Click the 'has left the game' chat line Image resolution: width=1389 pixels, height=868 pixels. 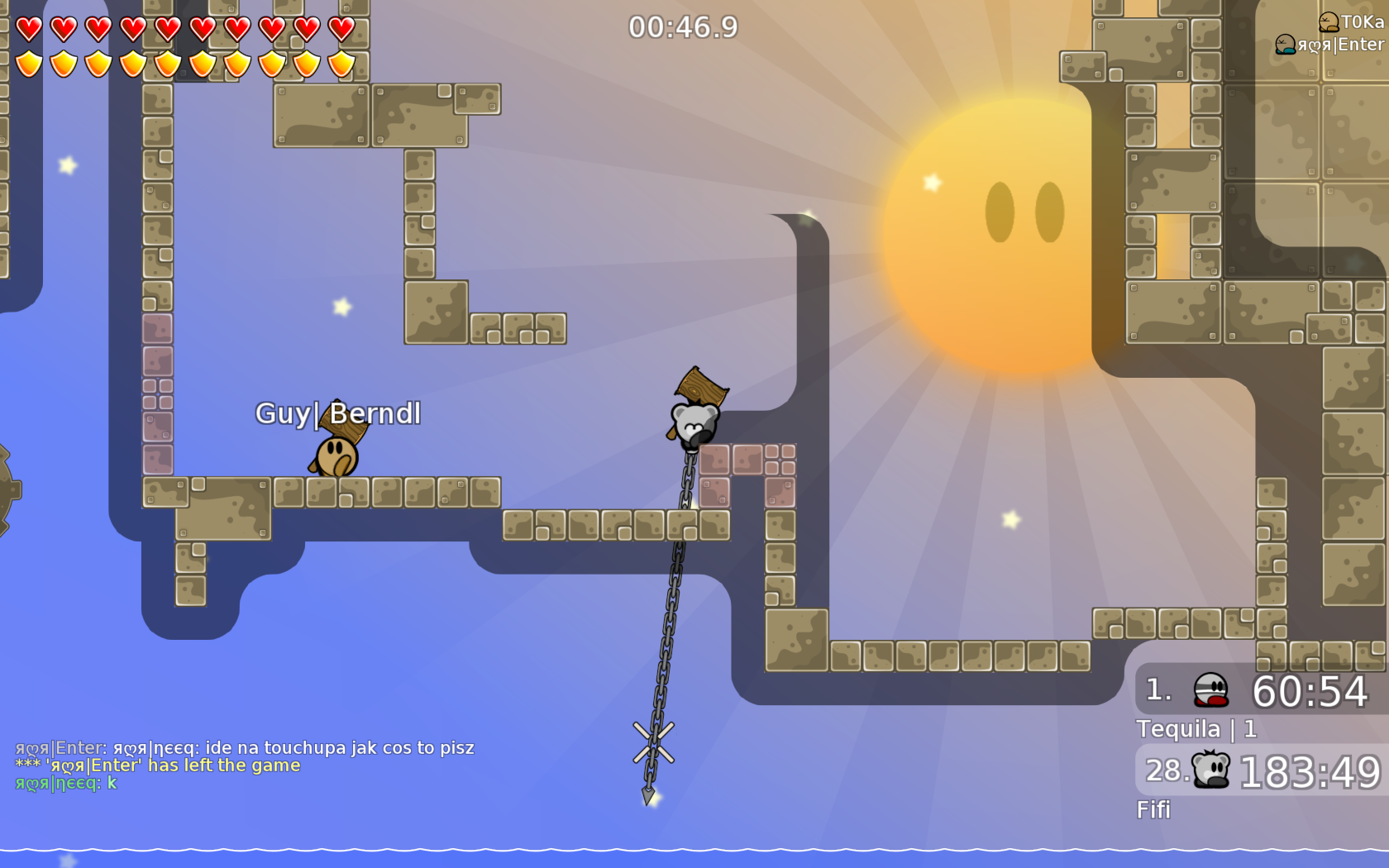click(x=157, y=765)
